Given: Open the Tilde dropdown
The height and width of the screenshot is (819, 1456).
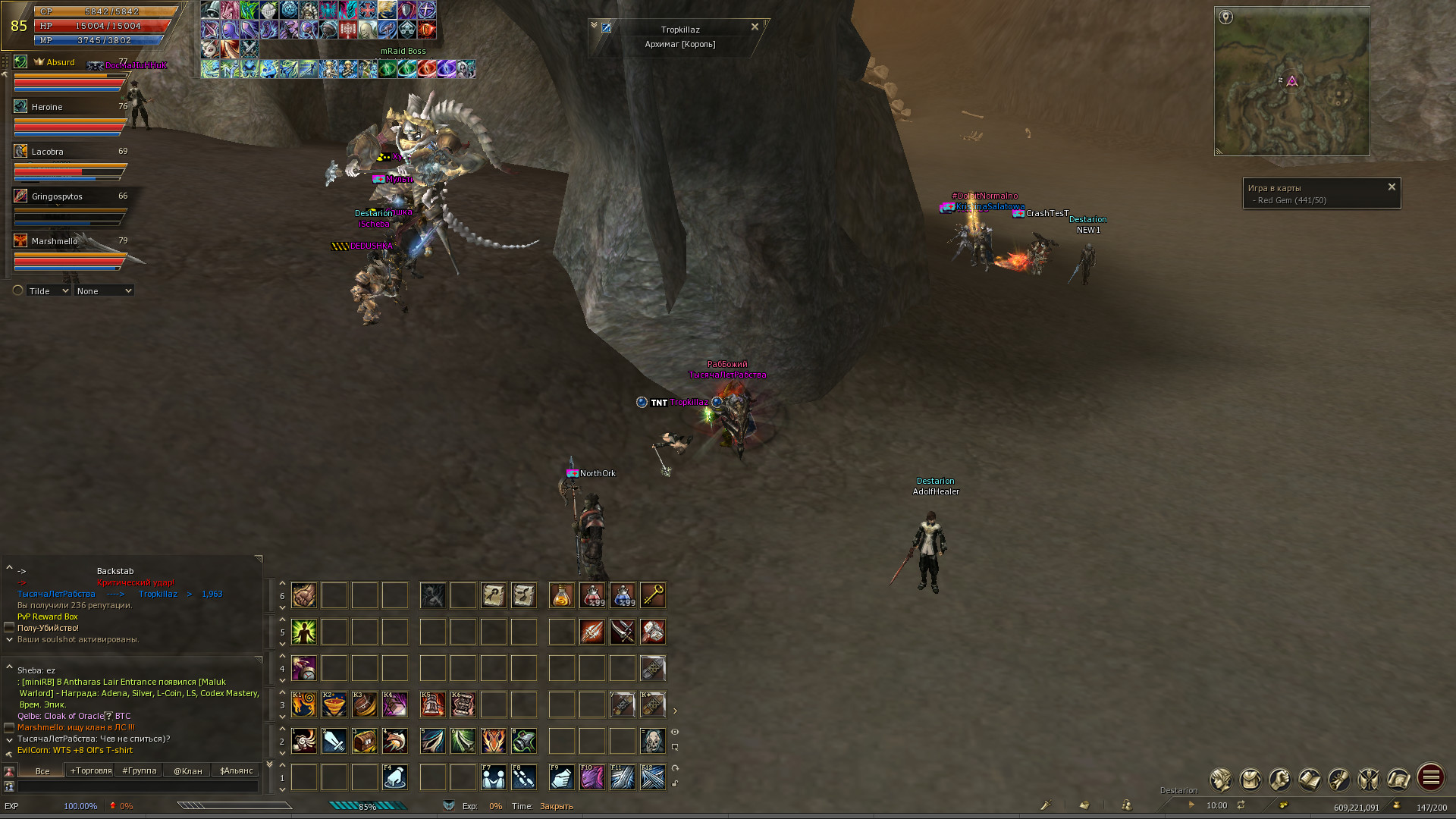Looking at the screenshot, I should click(x=49, y=291).
